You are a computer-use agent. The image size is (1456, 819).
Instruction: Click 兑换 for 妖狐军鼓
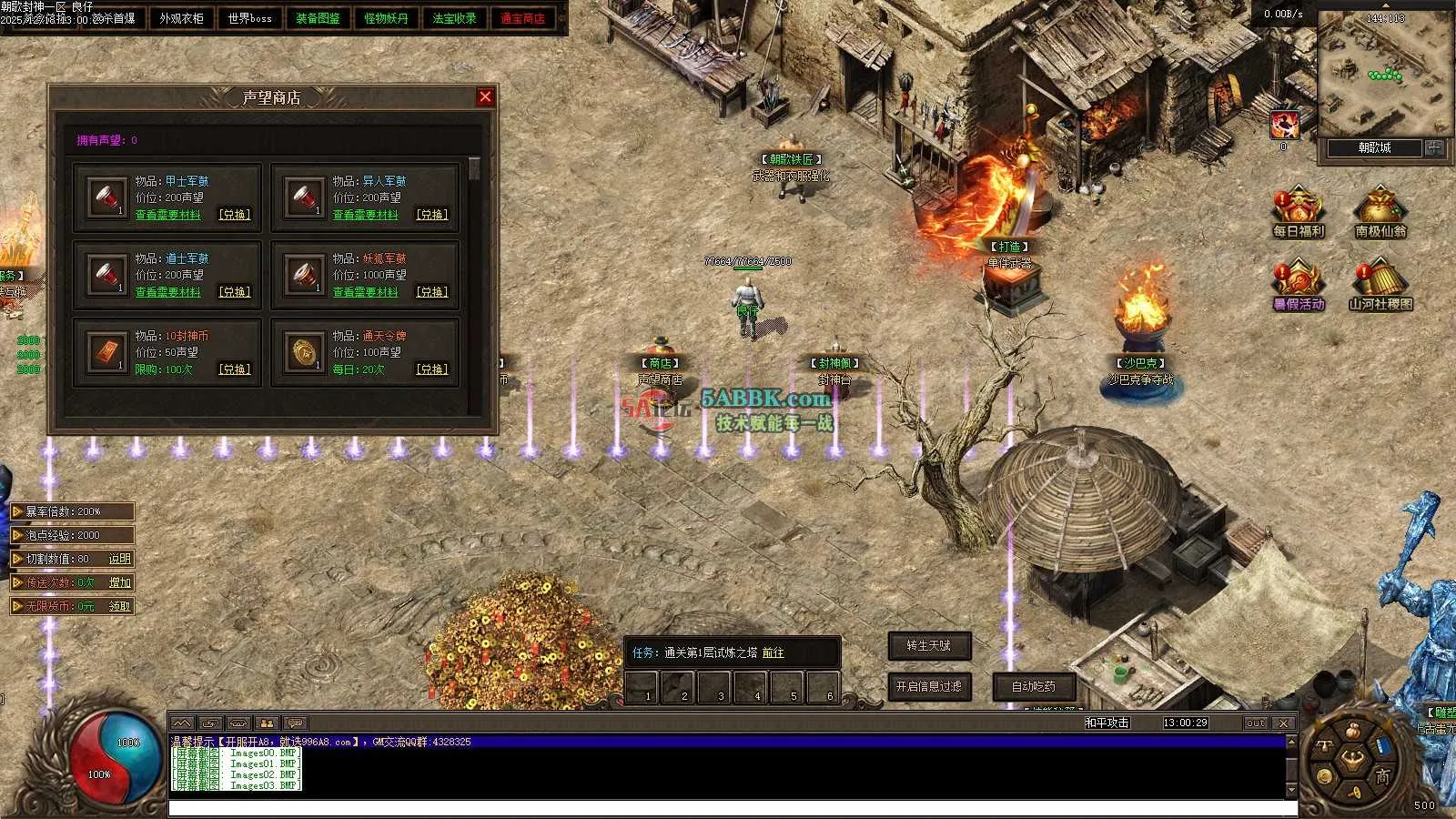point(432,292)
